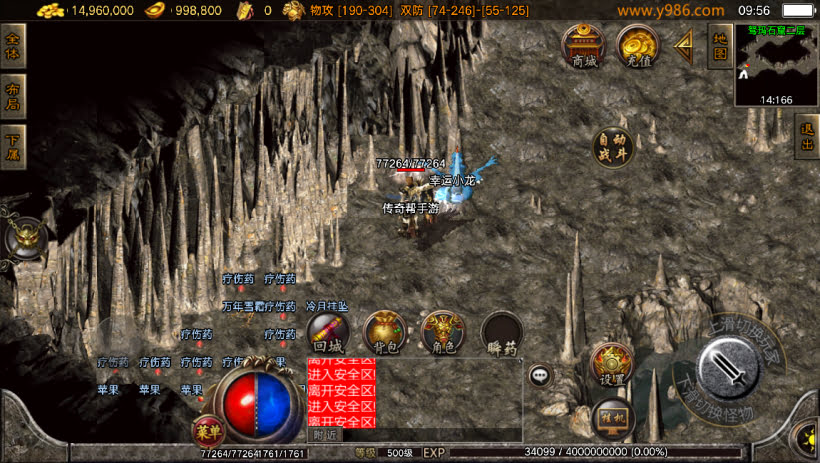Open the chat speech bubble
Image resolution: width=820 pixels, height=463 pixels.
[541, 376]
